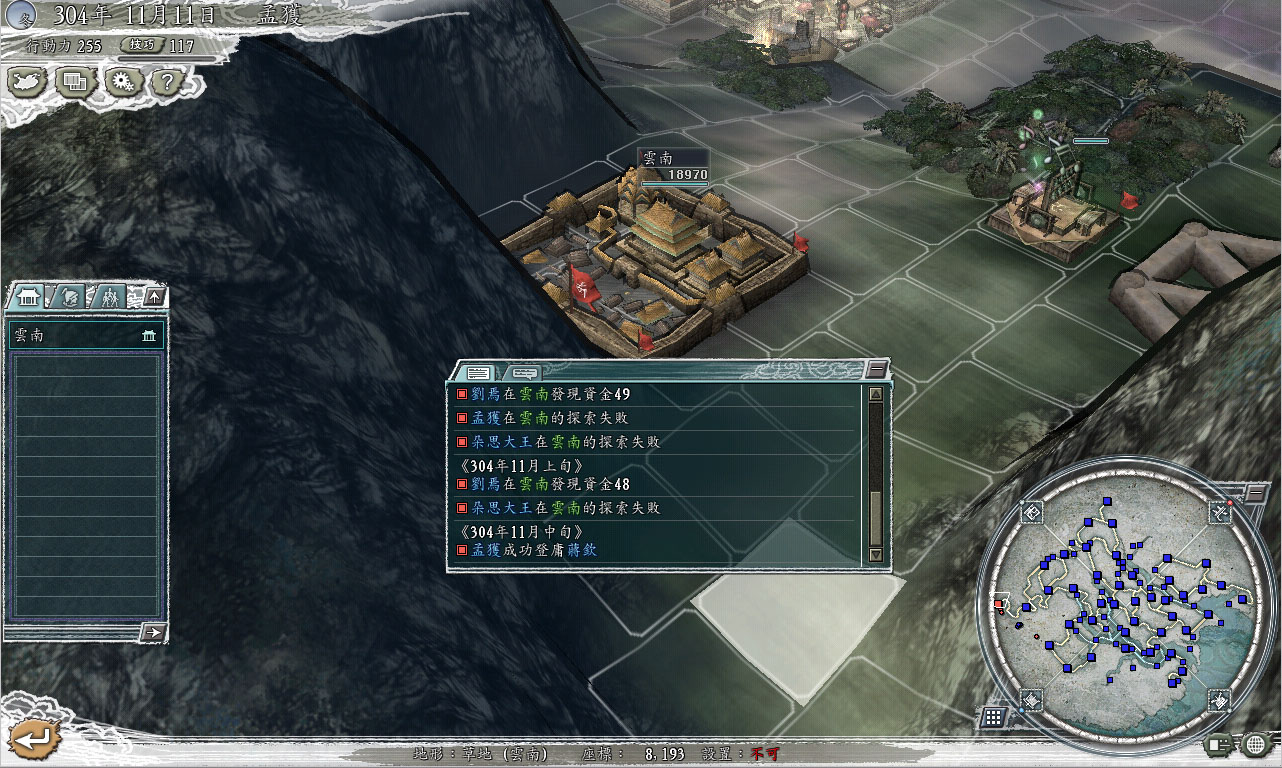Open the question mark help button

pos(167,82)
